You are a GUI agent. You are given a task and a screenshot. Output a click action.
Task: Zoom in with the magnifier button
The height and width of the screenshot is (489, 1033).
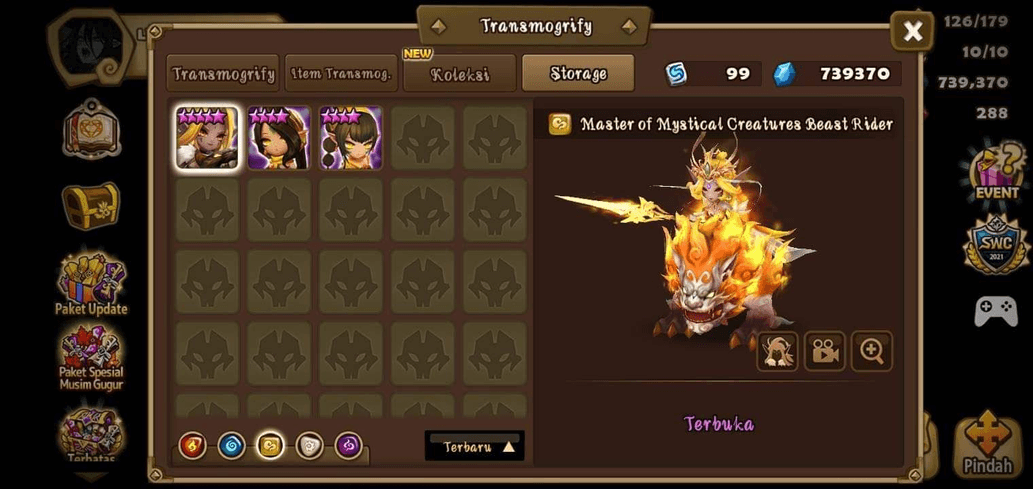click(871, 352)
